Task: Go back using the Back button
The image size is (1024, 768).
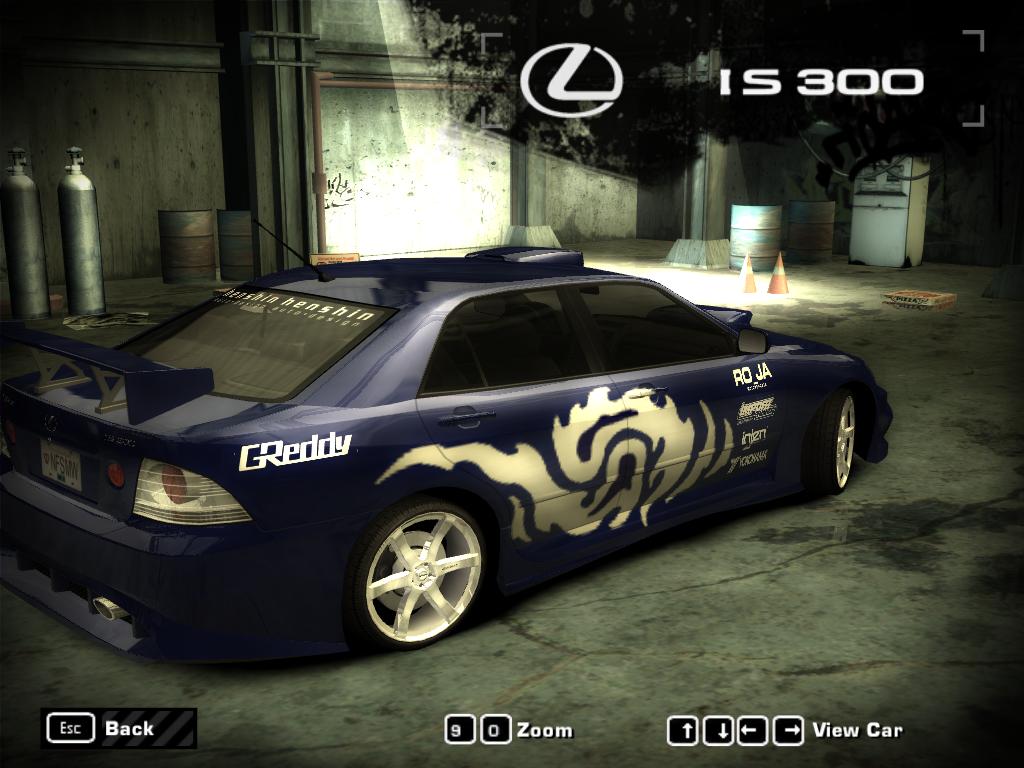Action: (118, 728)
